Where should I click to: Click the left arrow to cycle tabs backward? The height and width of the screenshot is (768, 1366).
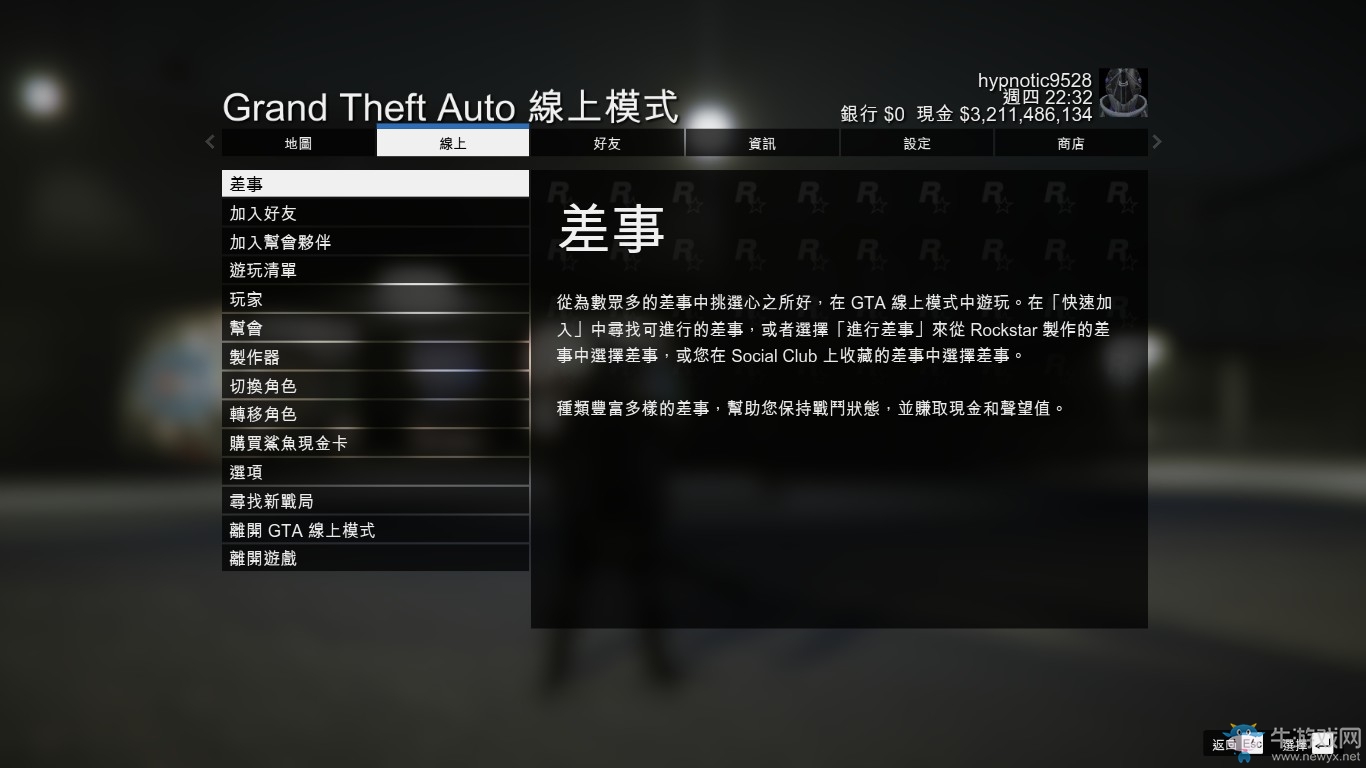tap(209, 142)
